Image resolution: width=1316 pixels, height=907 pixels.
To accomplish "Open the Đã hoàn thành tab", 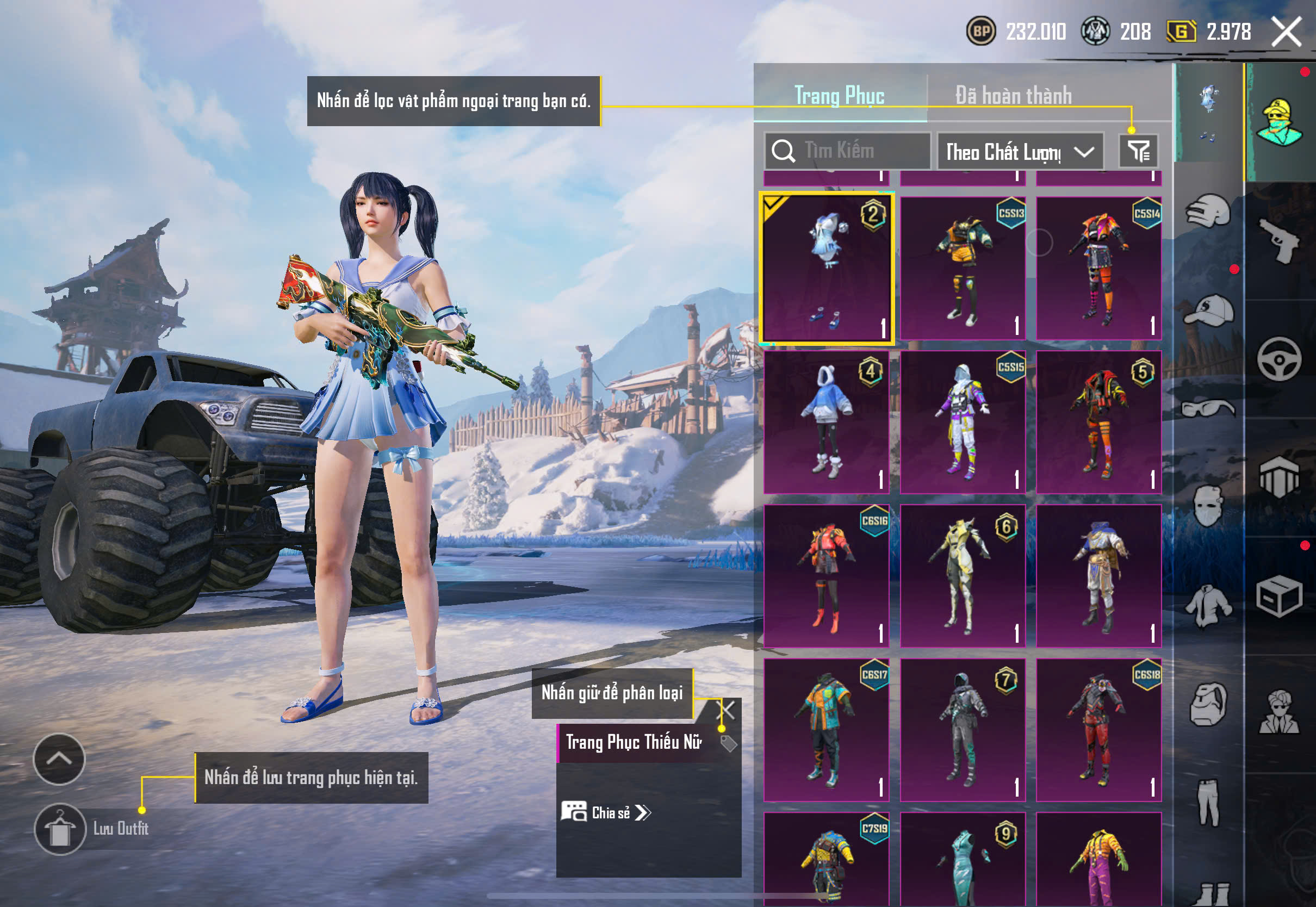I will (1013, 96).
